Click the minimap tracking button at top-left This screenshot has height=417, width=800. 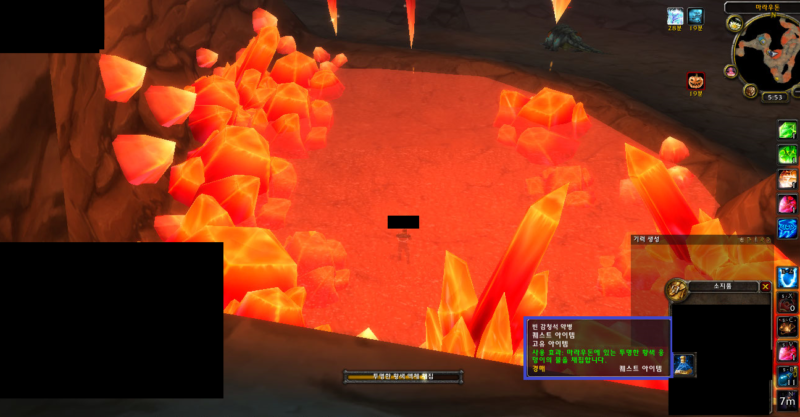pos(733,21)
